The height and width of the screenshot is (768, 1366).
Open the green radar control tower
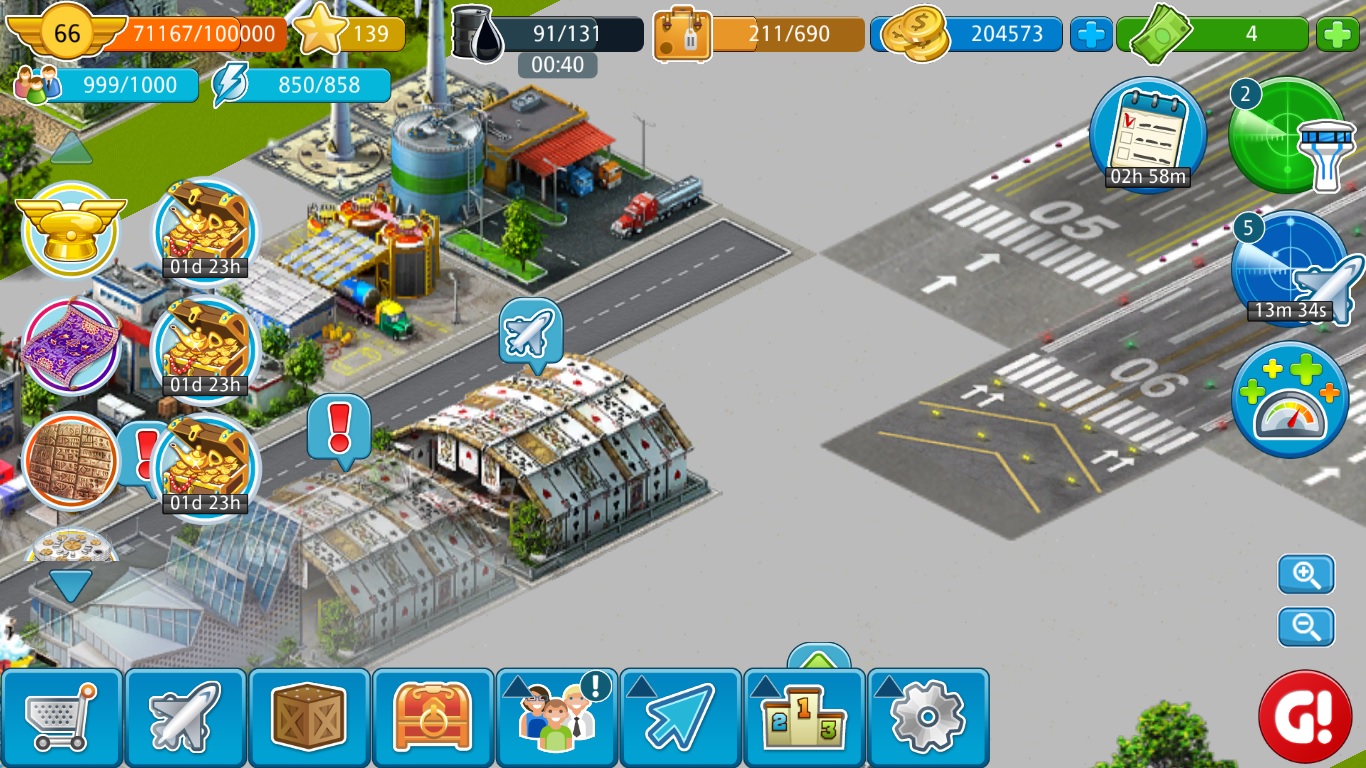tap(1287, 135)
